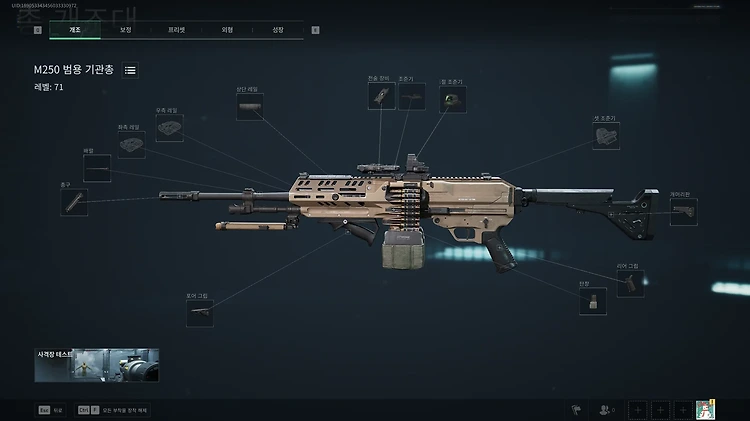Open the 개머리판 stock slot
Screen dimensions: 750x421
tap(684, 212)
